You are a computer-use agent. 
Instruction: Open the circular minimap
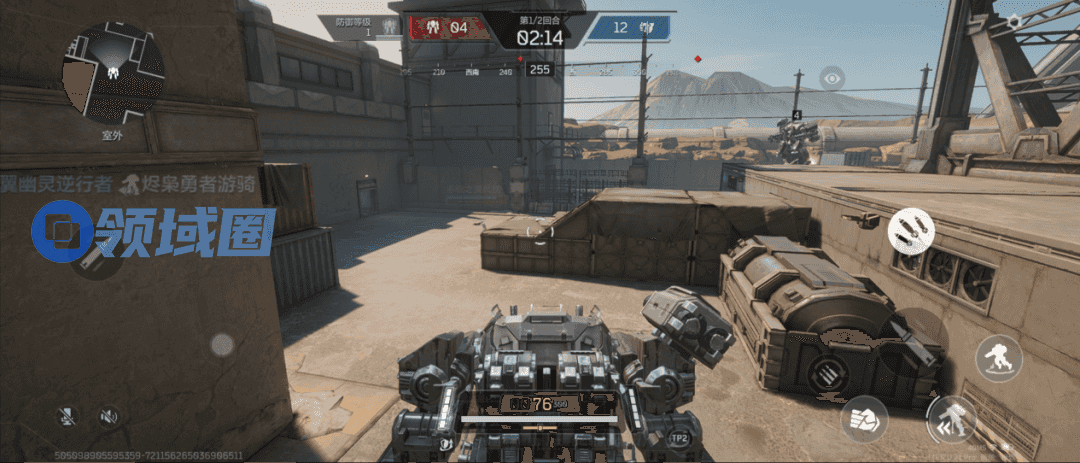coord(113,72)
